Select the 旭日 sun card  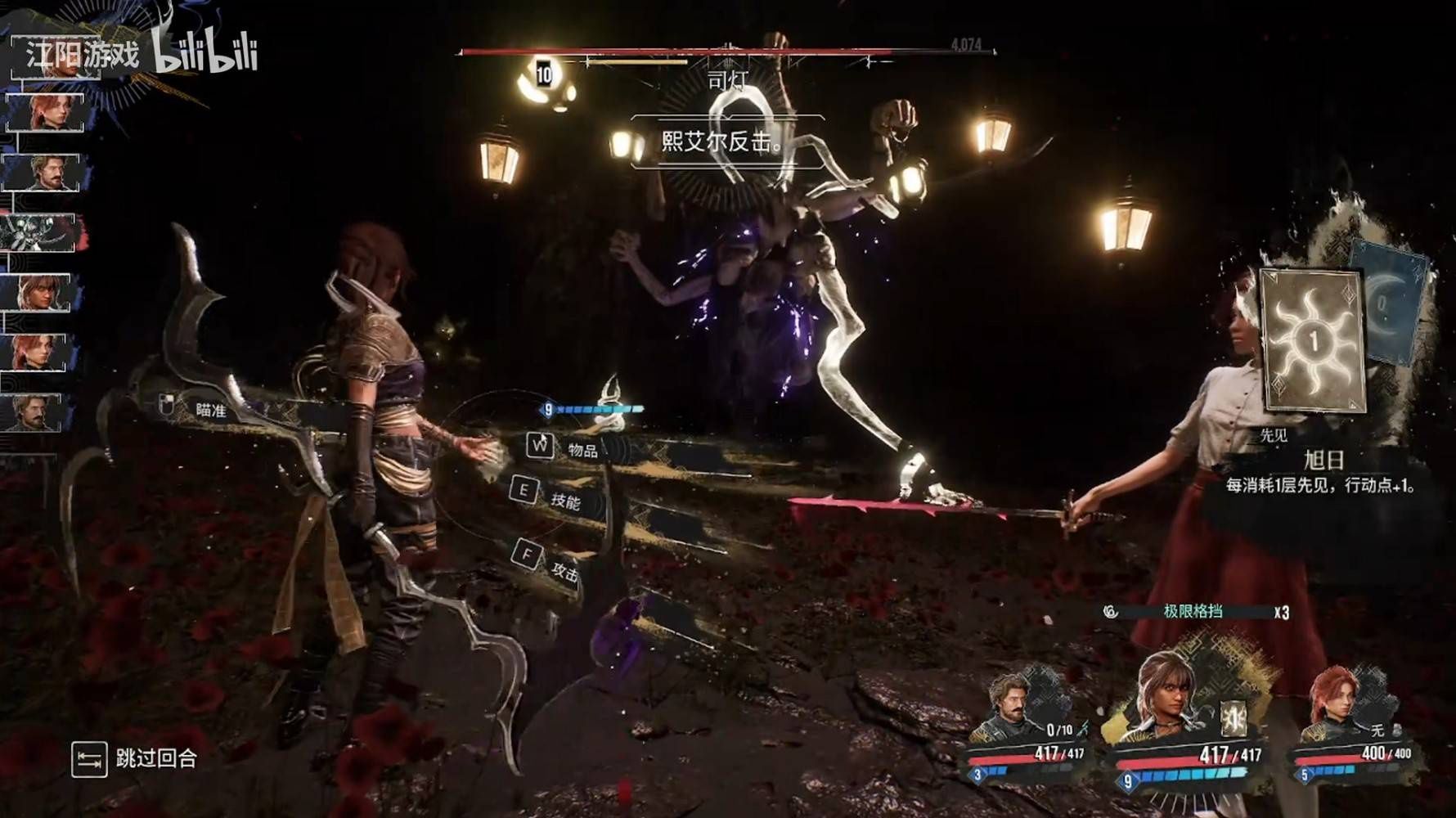click(x=1314, y=340)
